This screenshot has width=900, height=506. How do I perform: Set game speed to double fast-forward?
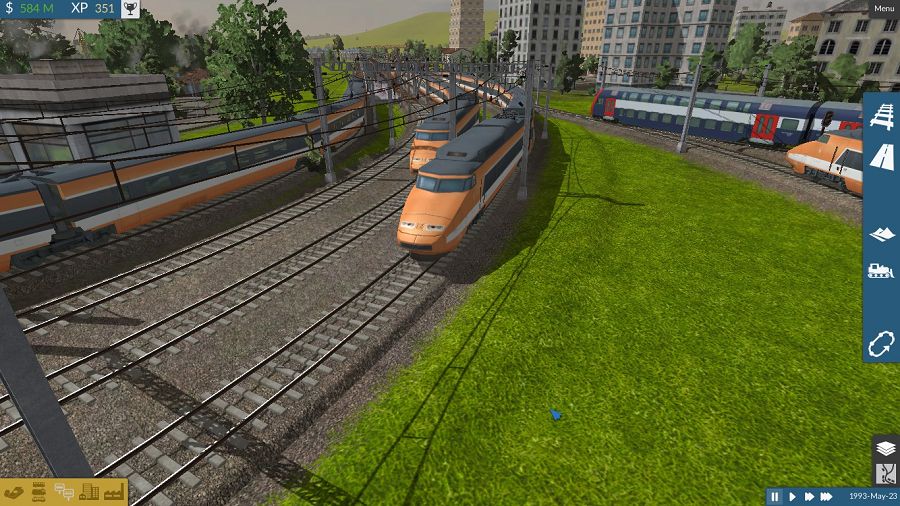click(808, 496)
